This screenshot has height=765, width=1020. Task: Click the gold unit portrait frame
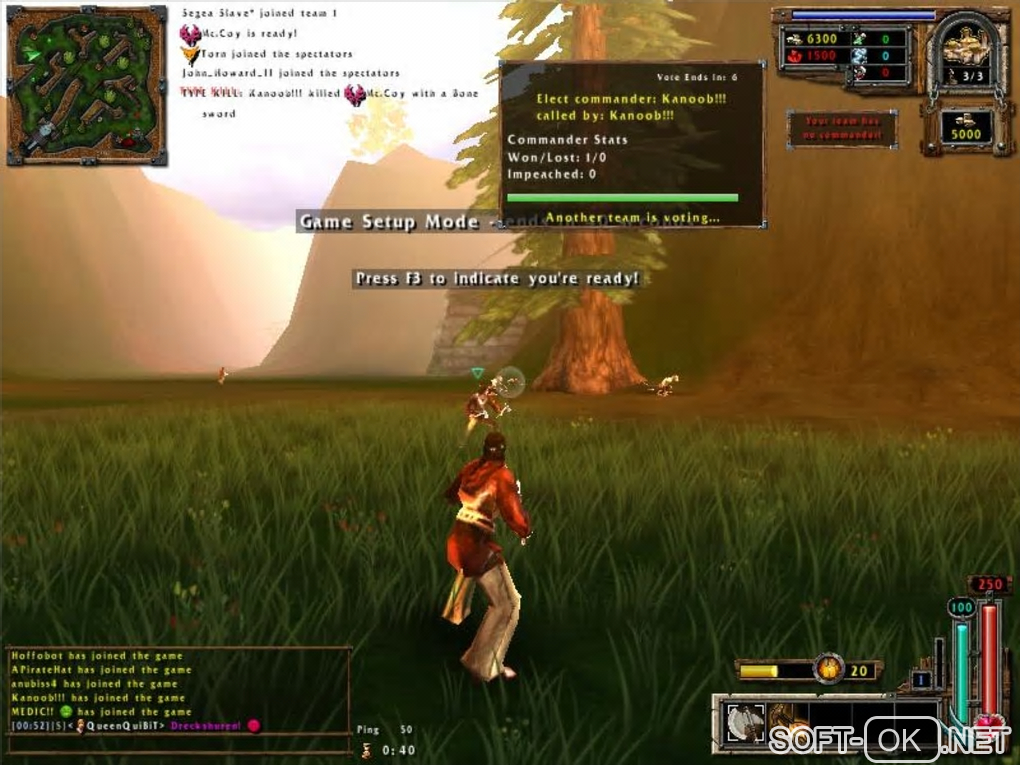click(964, 50)
